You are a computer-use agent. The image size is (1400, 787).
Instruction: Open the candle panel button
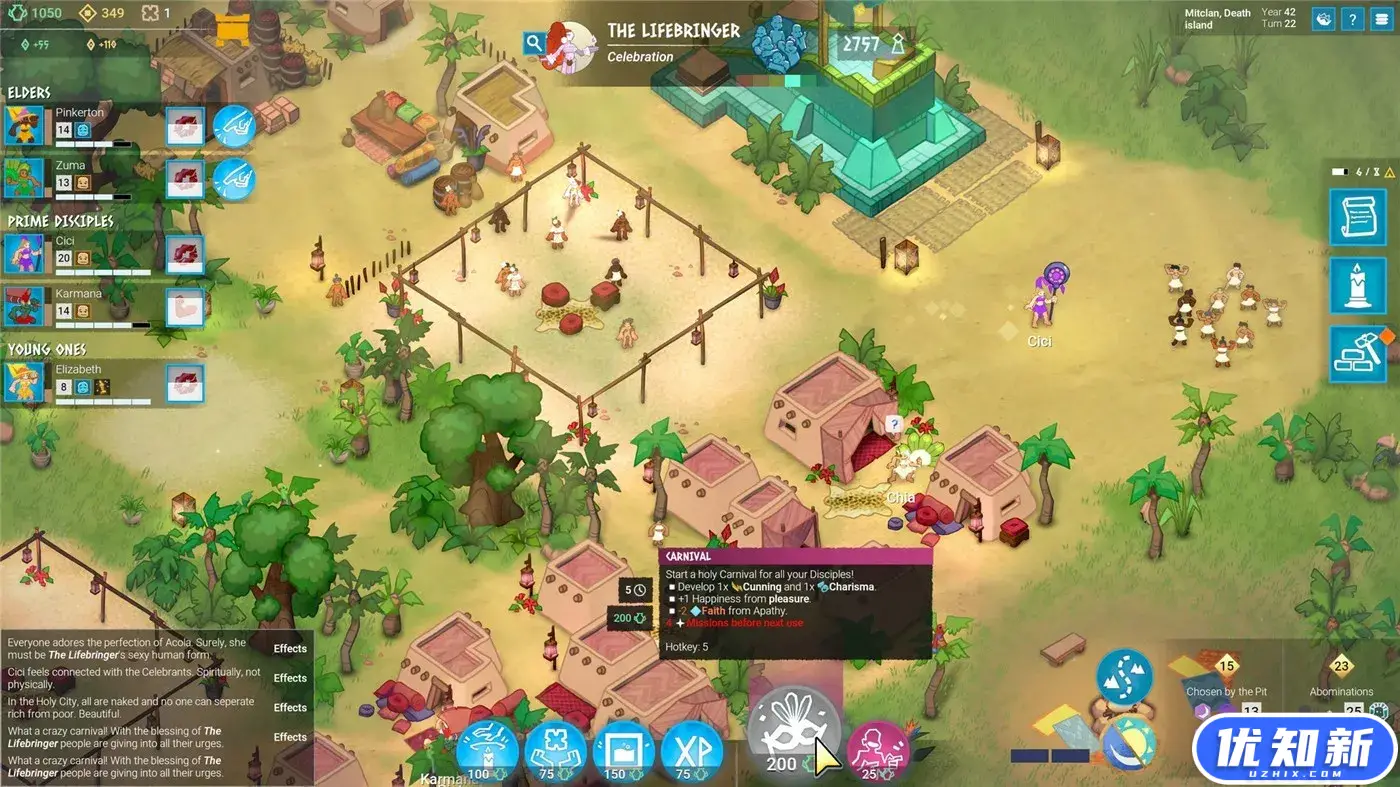1357,286
